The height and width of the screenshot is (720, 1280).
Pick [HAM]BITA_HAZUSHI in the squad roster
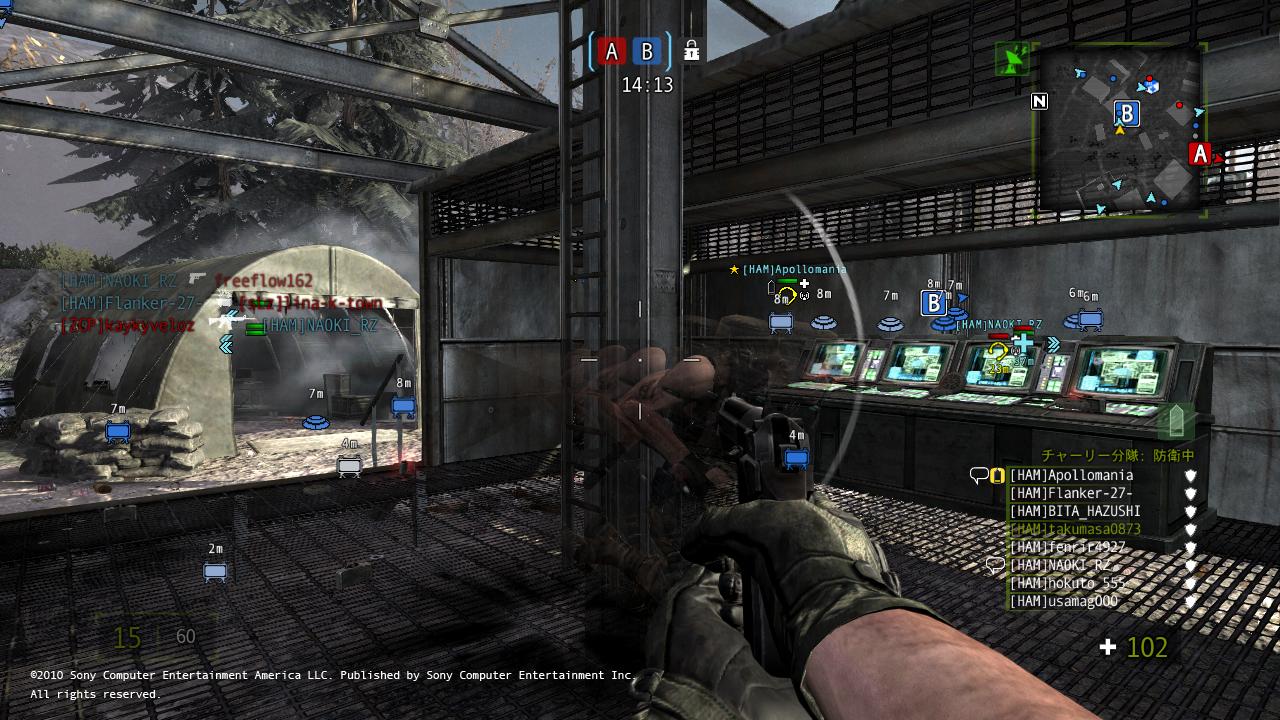point(1074,511)
